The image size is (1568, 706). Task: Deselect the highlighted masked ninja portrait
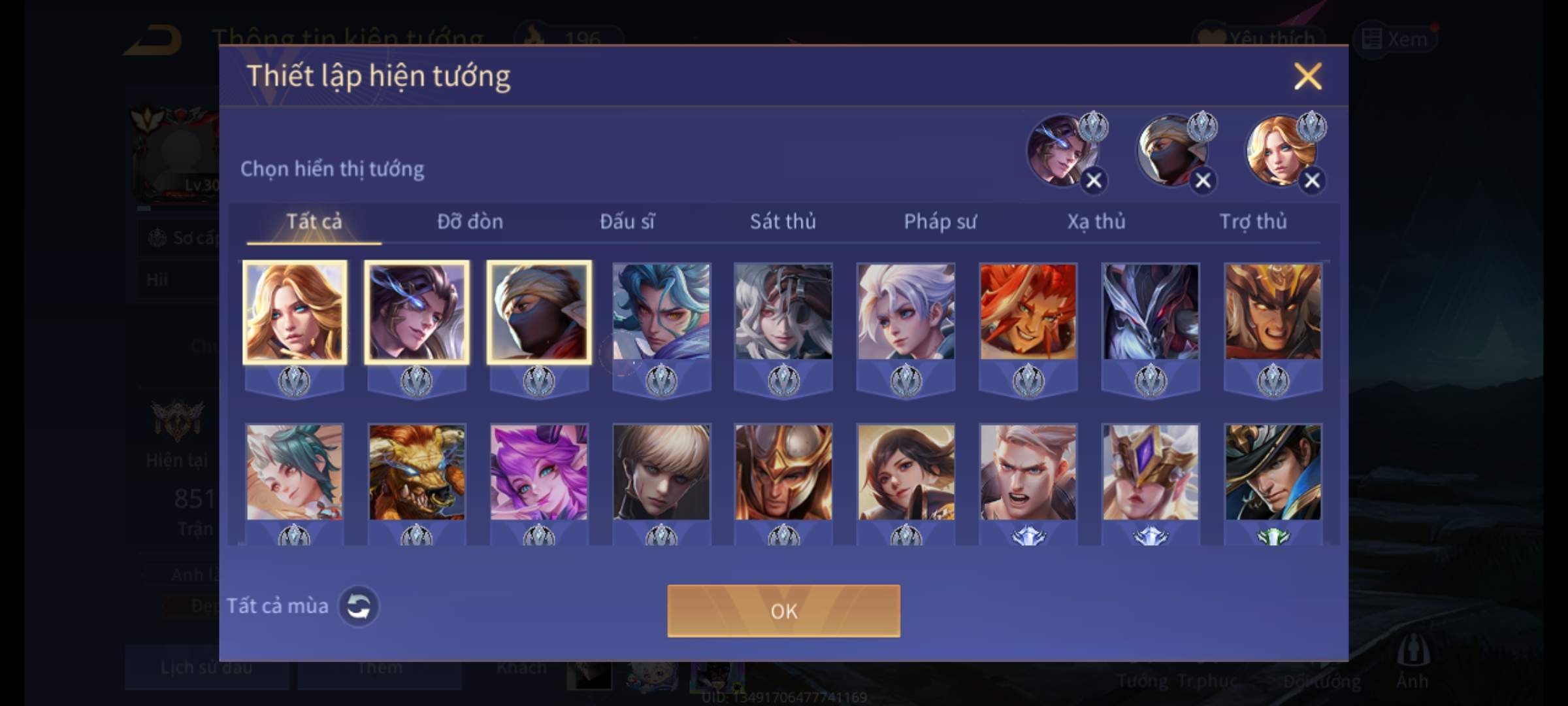pyautogui.click(x=539, y=312)
